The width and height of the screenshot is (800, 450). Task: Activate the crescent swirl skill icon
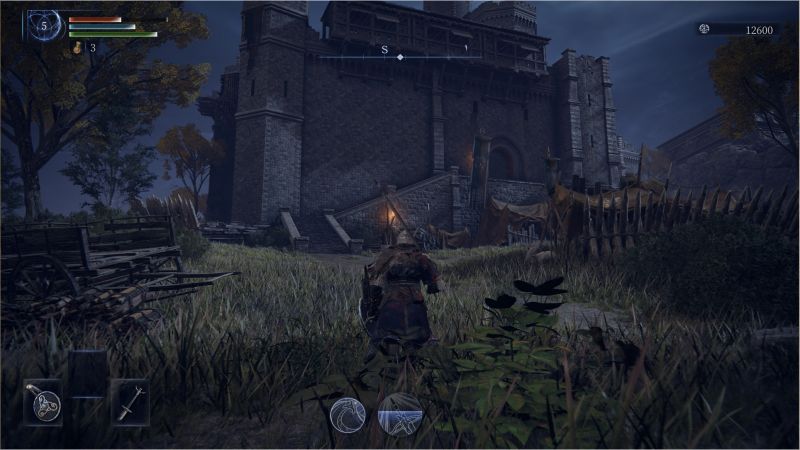point(349,415)
